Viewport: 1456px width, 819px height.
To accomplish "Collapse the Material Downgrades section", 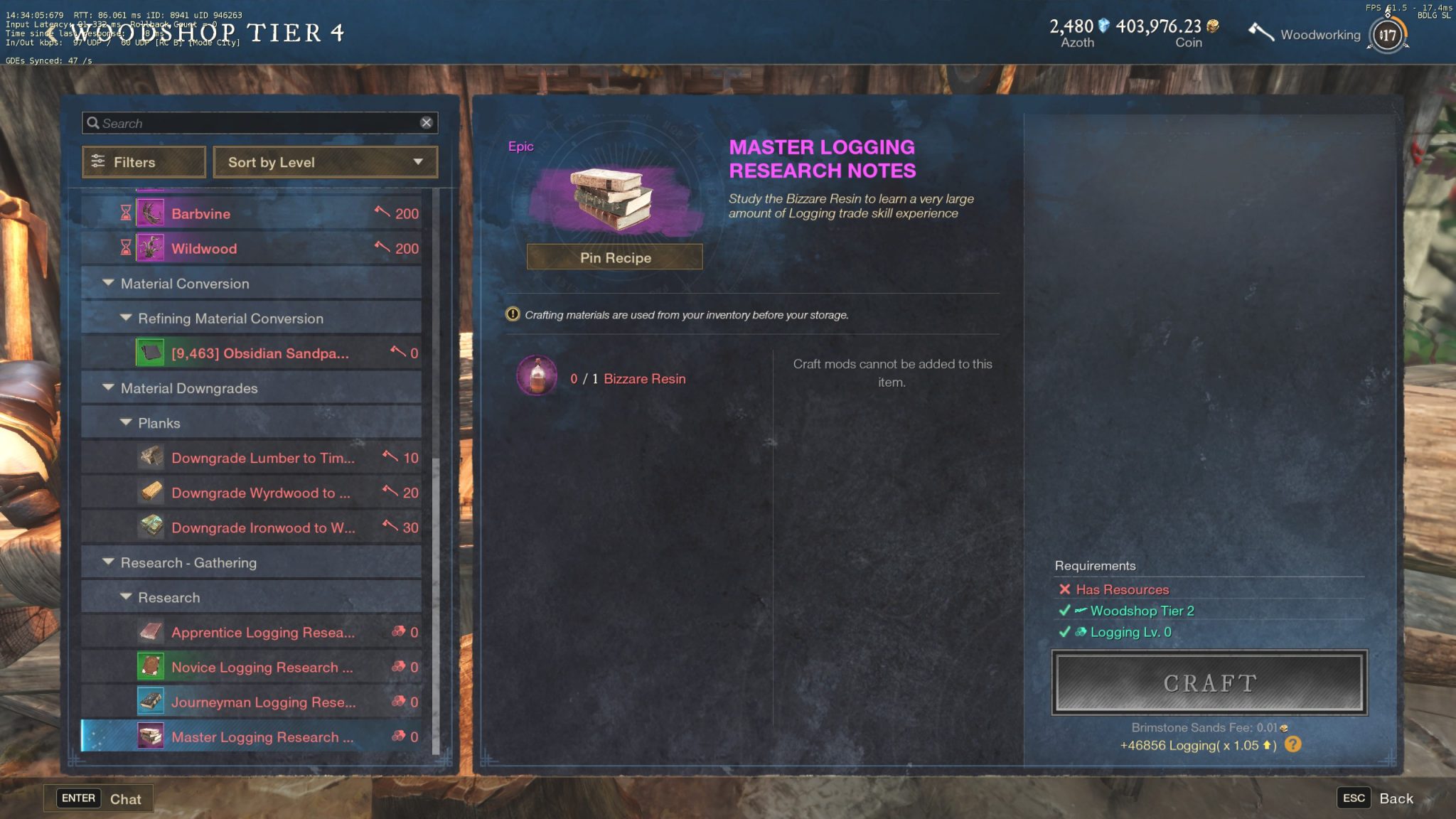I will point(109,387).
